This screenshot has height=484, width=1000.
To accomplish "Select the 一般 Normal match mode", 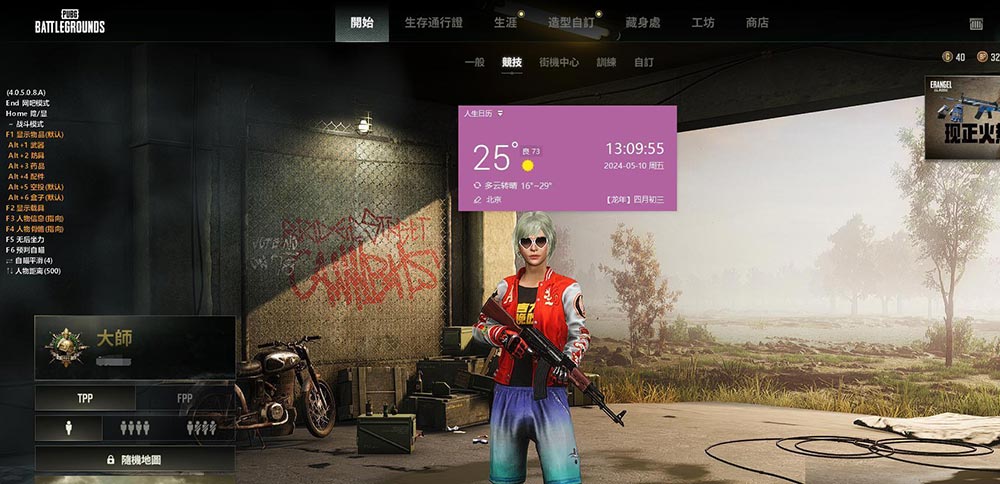I will (x=475, y=62).
